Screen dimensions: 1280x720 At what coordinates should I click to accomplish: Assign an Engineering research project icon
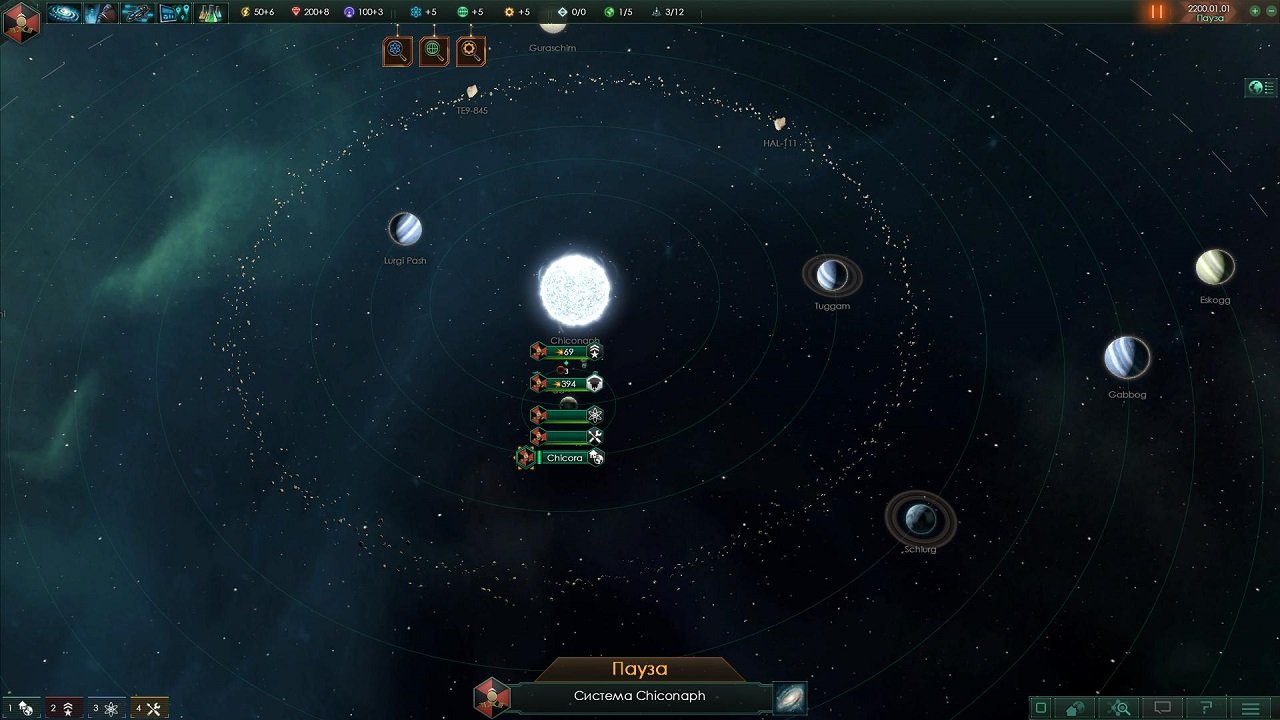pos(470,50)
